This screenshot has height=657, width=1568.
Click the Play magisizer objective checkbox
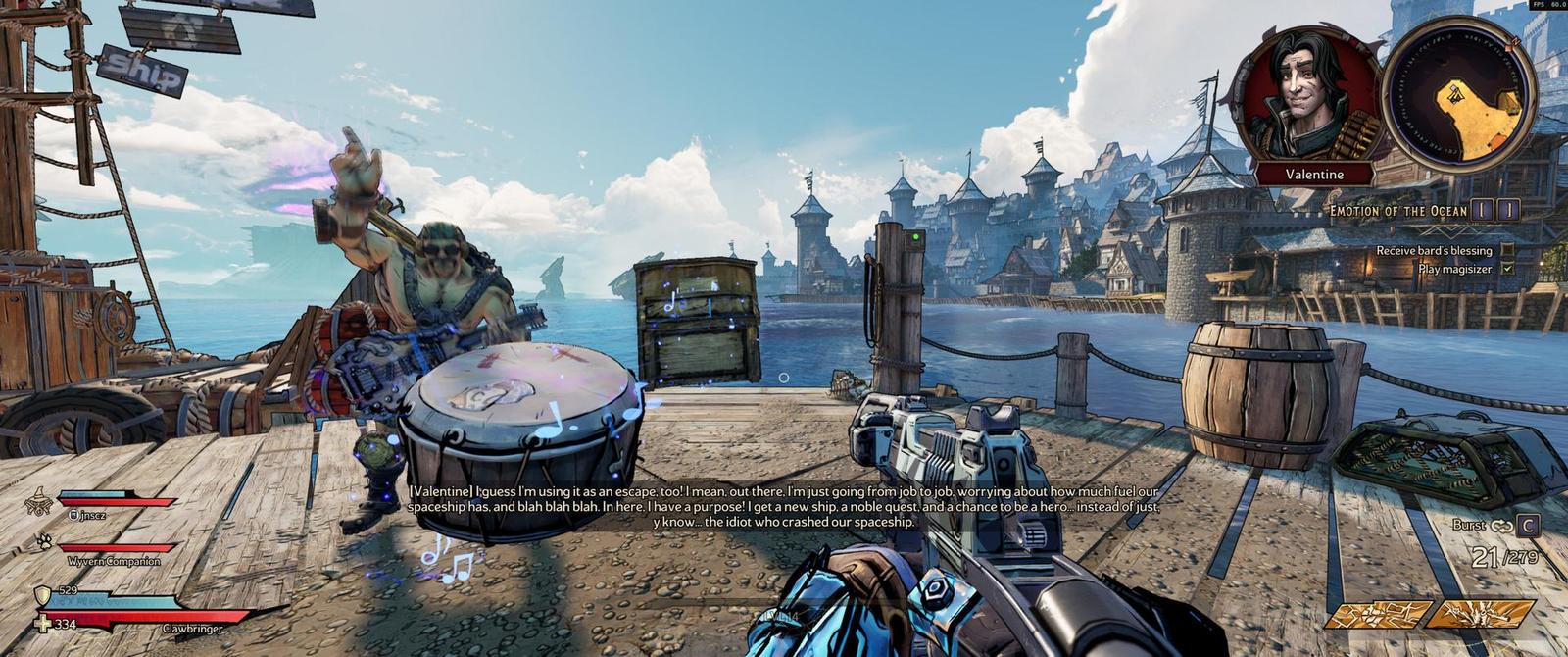click(1507, 268)
